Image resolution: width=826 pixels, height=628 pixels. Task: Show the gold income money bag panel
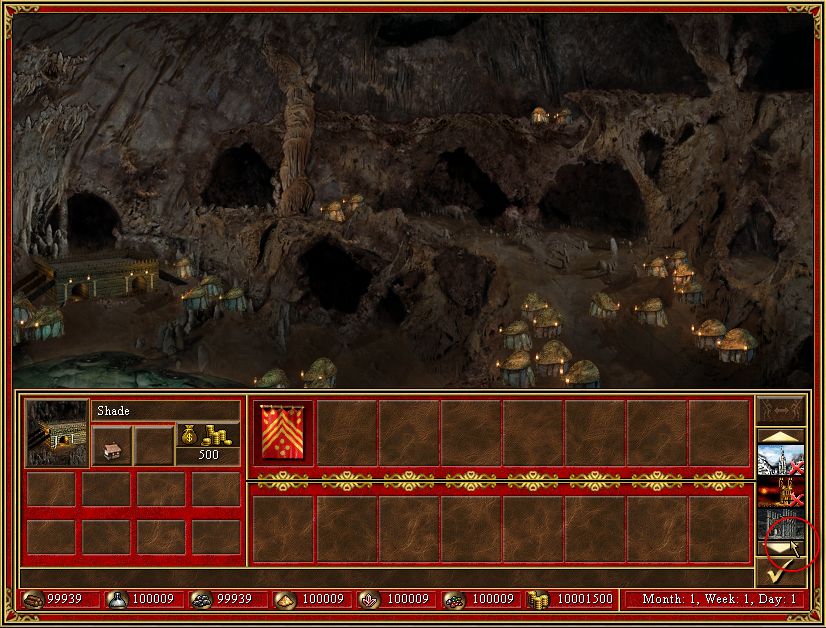(x=208, y=436)
